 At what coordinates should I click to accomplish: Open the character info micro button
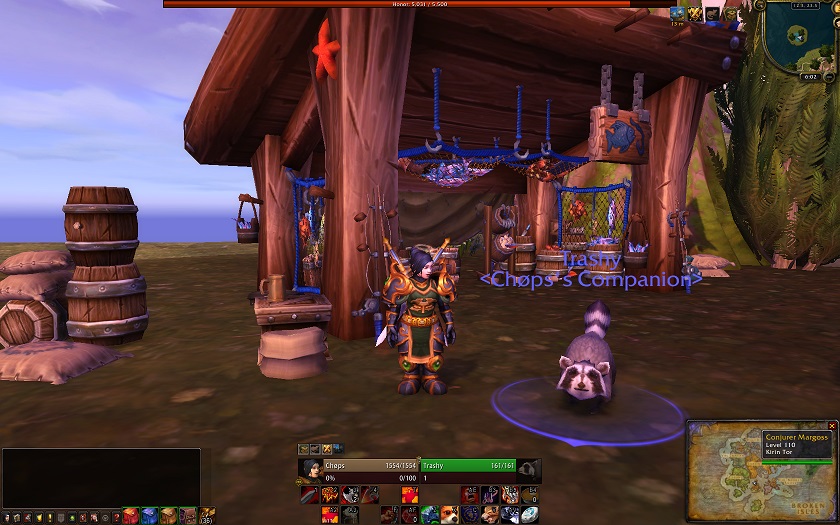[7, 517]
